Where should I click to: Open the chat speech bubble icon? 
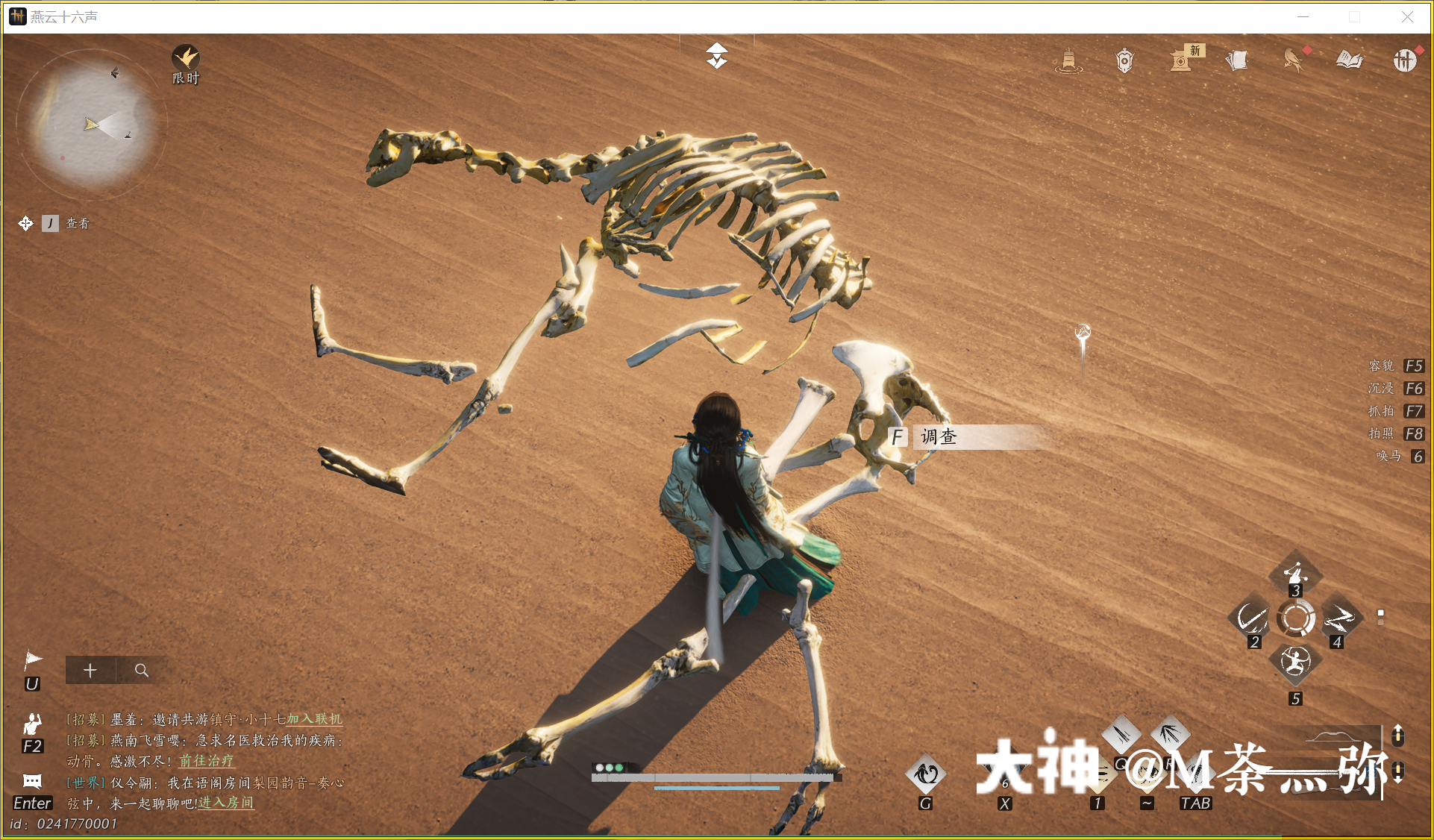pyautogui.click(x=32, y=781)
